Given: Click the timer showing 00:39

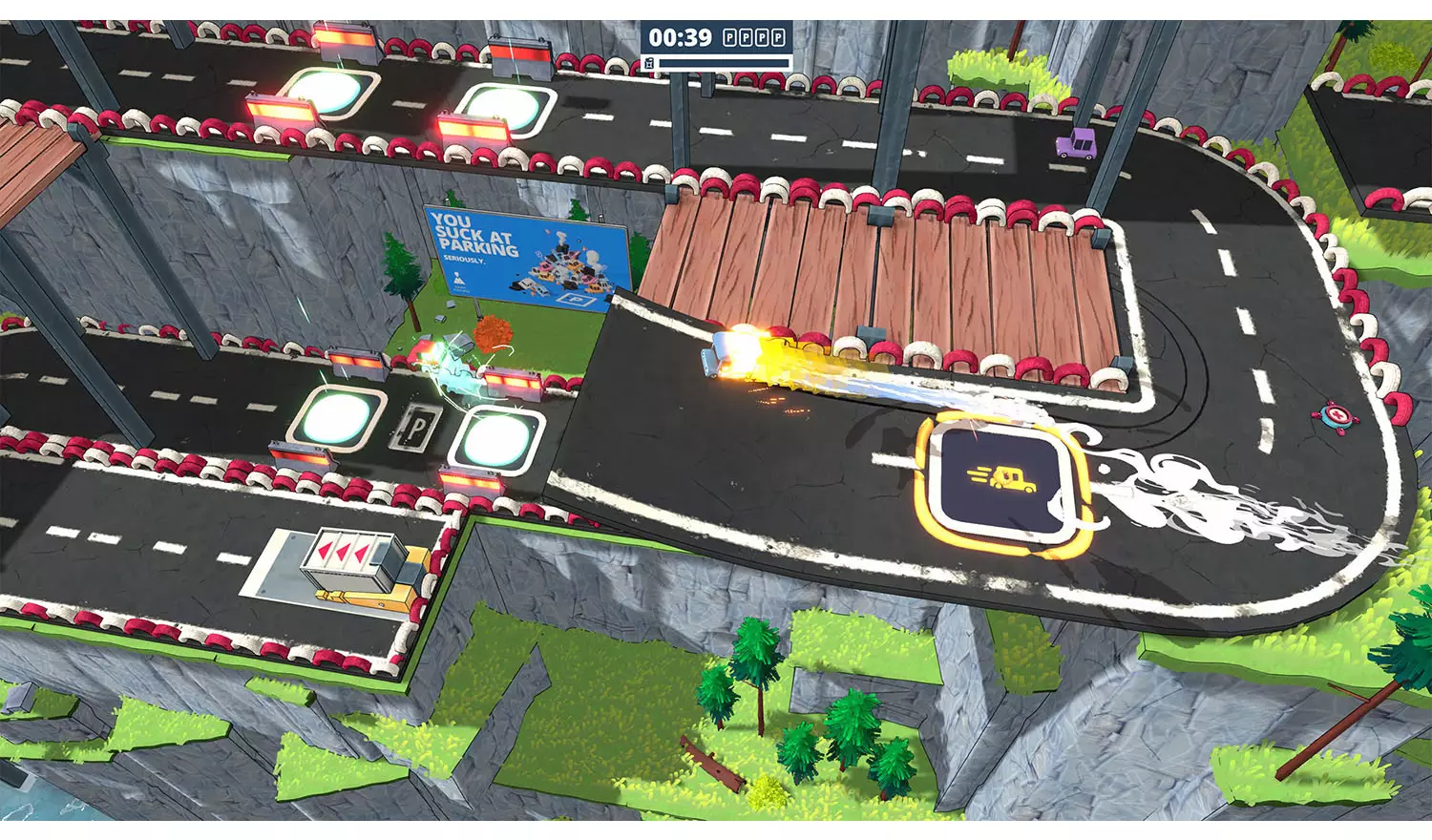Looking at the screenshot, I should click(x=679, y=38).
